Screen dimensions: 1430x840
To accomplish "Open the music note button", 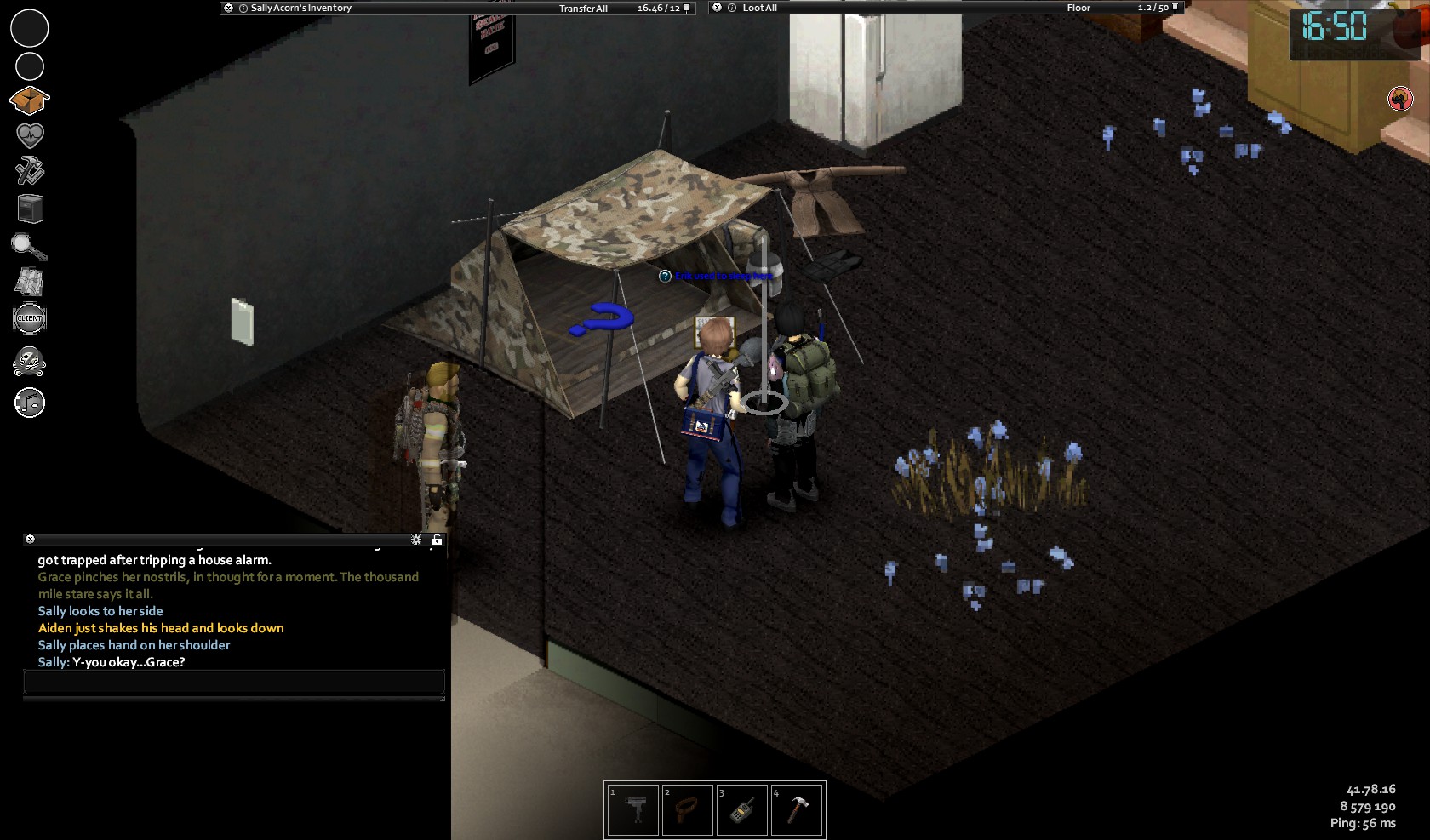I will coord(30,403).
